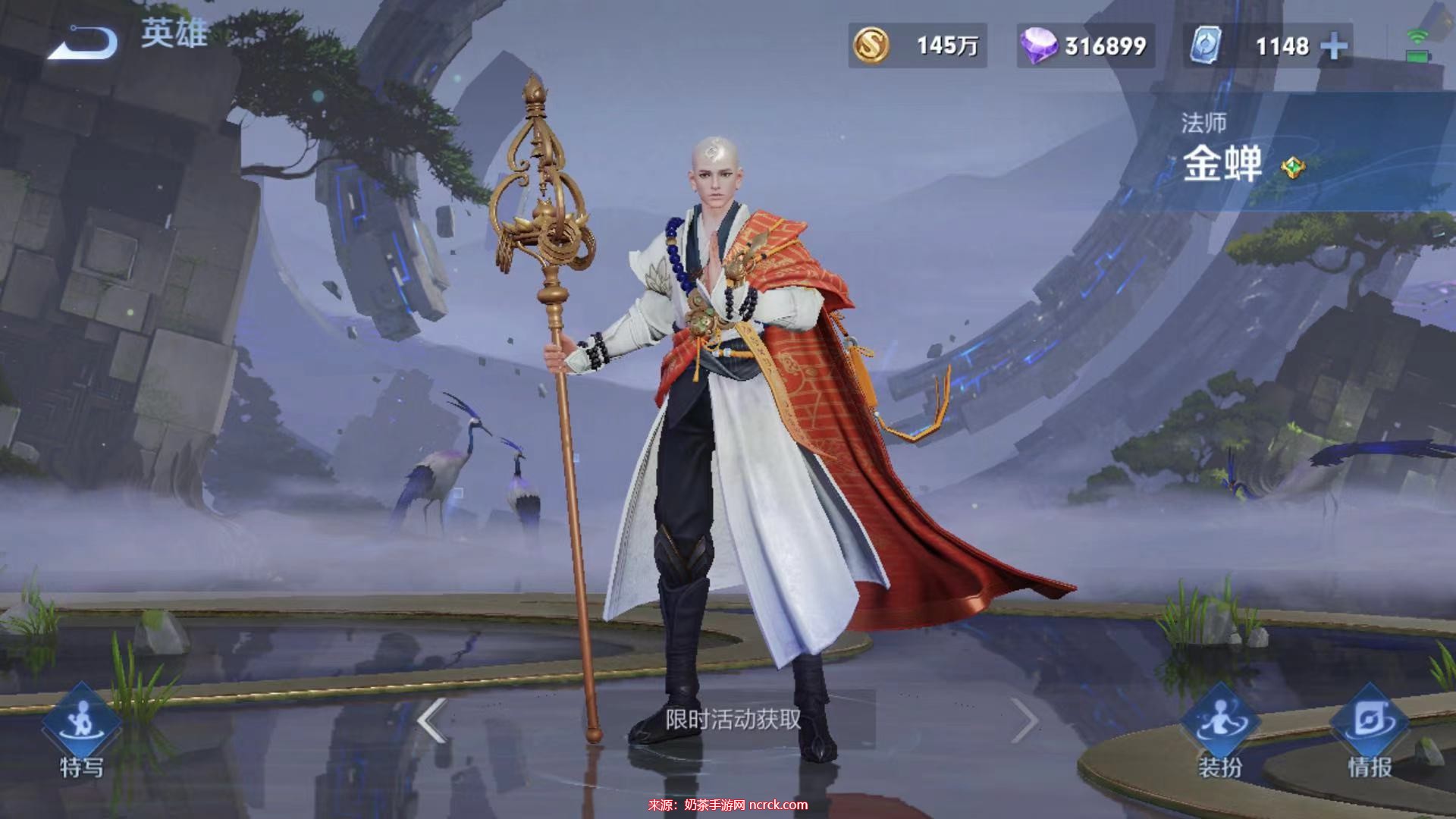
Task: Add more vouchers with the plus button
Action: click(x=1334, y=47)
